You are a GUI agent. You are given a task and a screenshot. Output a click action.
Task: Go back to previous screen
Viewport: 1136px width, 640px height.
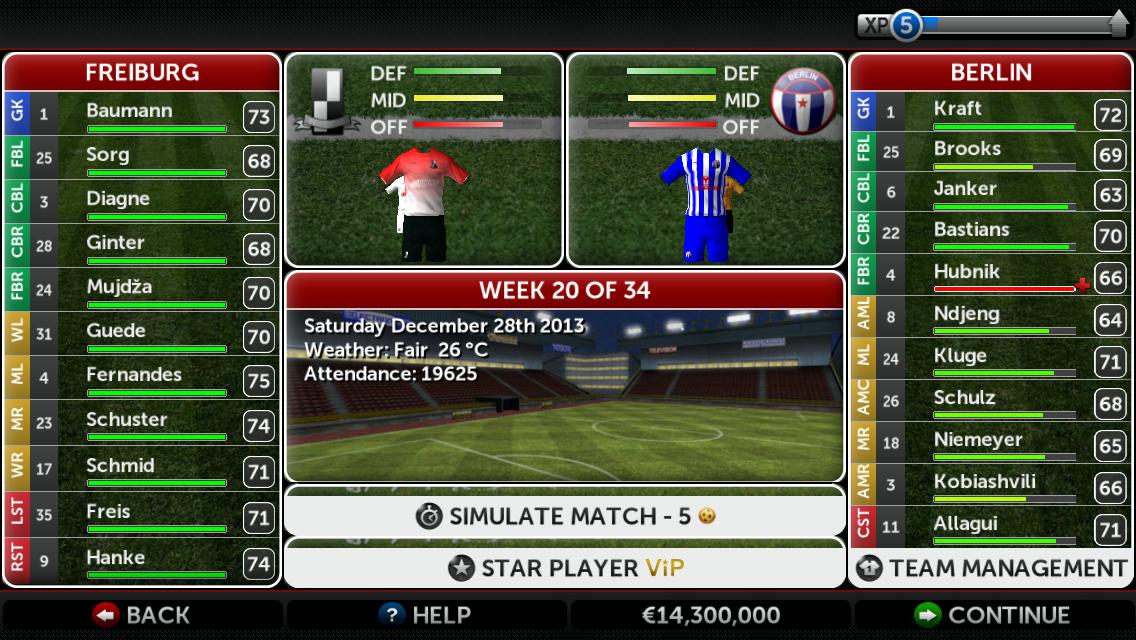point(142,615)
